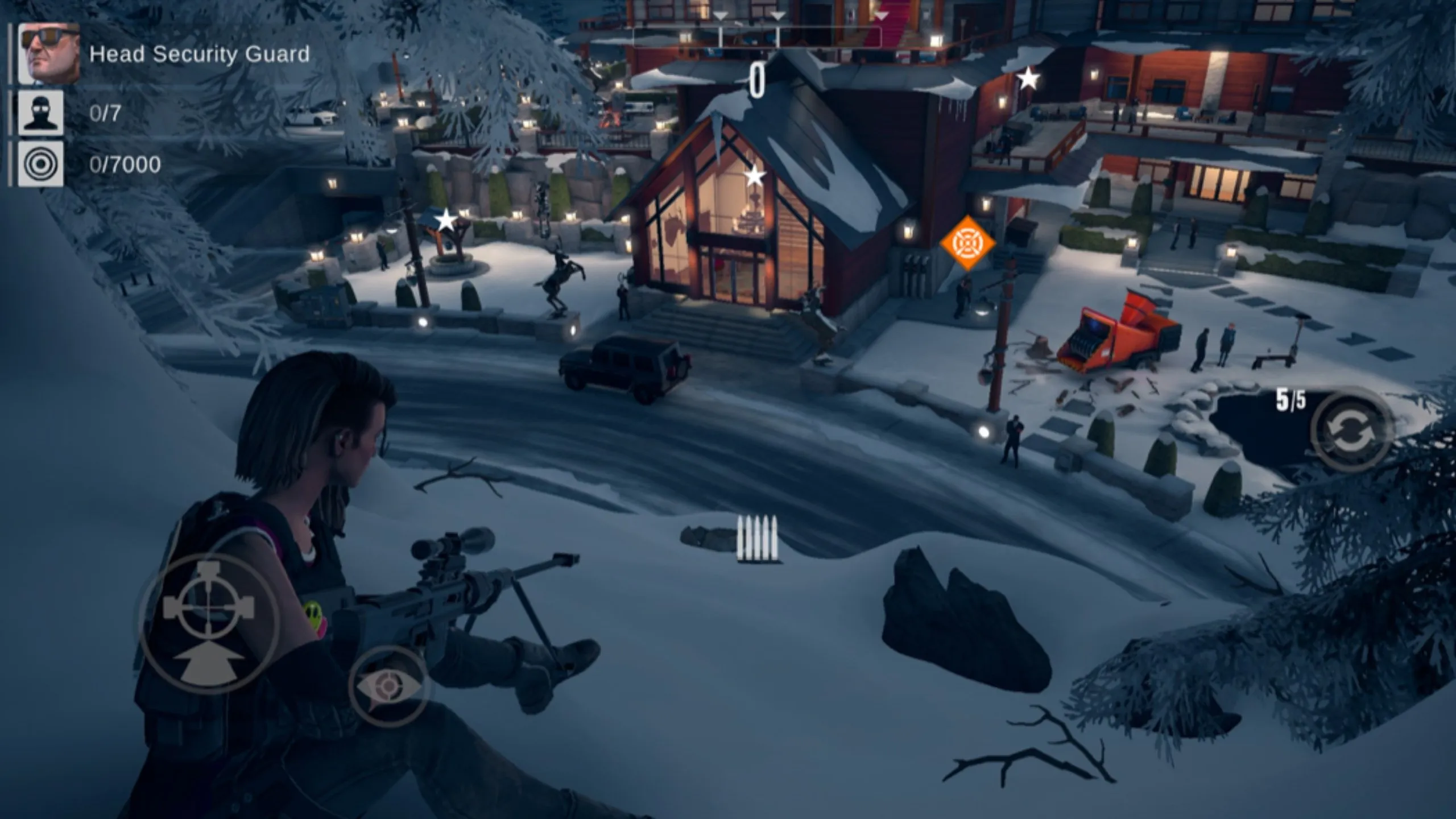The image size is (1456, 819).
Task: Open the Head Security Guard target portrait
Action: tap(49, 54)
